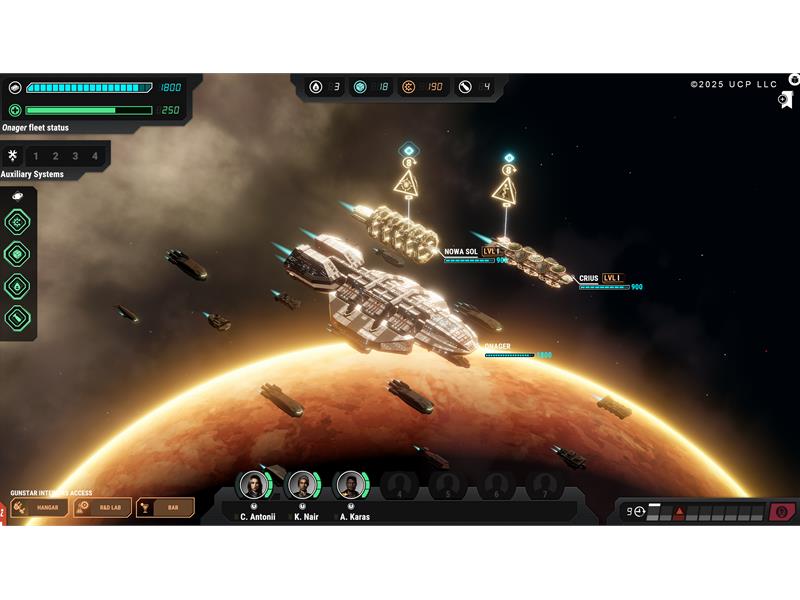Select the green bar octagon icon
Screen dimensions: 800x600
click(x=17, y=318)
